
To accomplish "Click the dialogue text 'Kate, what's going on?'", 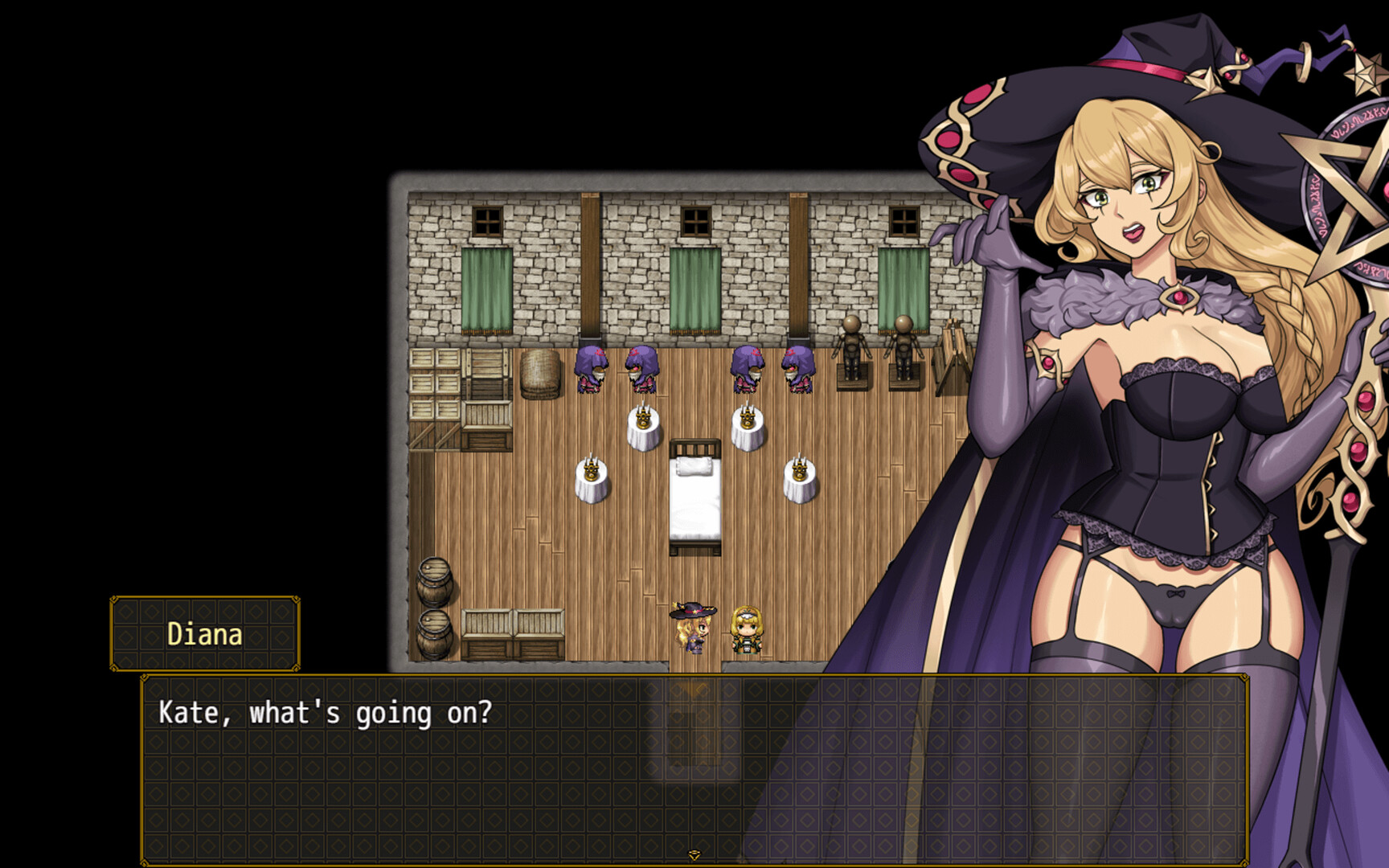I will click(x=320, y=710).
